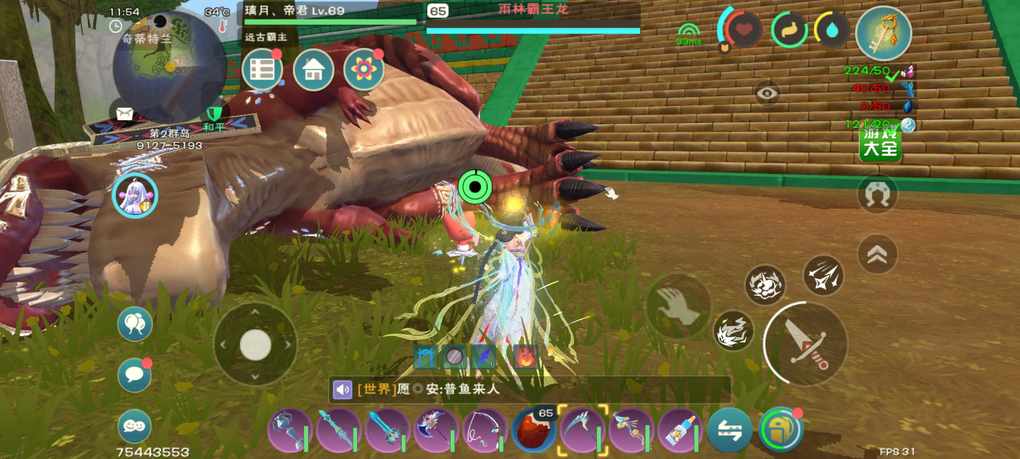Switch hotbar with the swap arrows button
The height and width of the screenshot is (459, 1020).
730,430
